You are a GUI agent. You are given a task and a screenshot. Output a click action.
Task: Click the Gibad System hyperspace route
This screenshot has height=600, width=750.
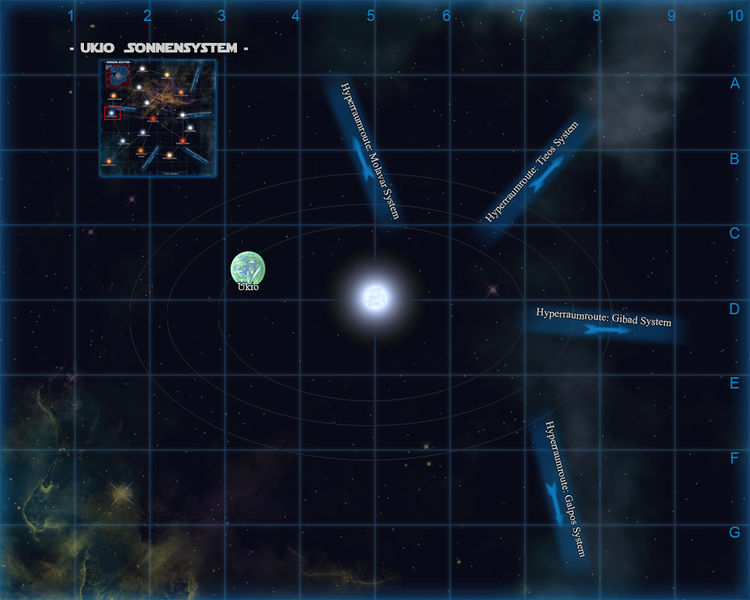tap(603, 322)
